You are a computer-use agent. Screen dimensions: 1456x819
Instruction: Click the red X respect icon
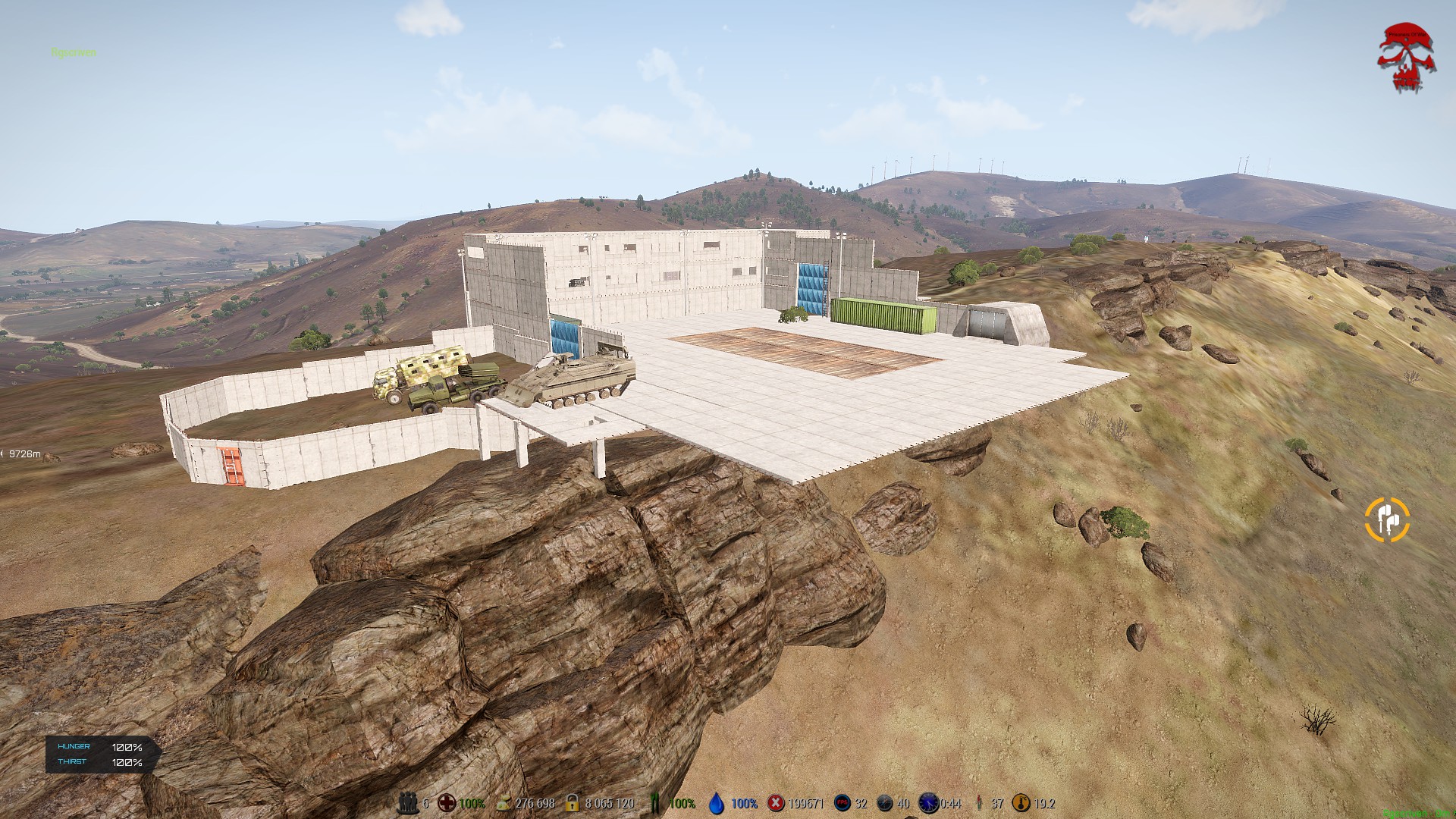point(776,803)
